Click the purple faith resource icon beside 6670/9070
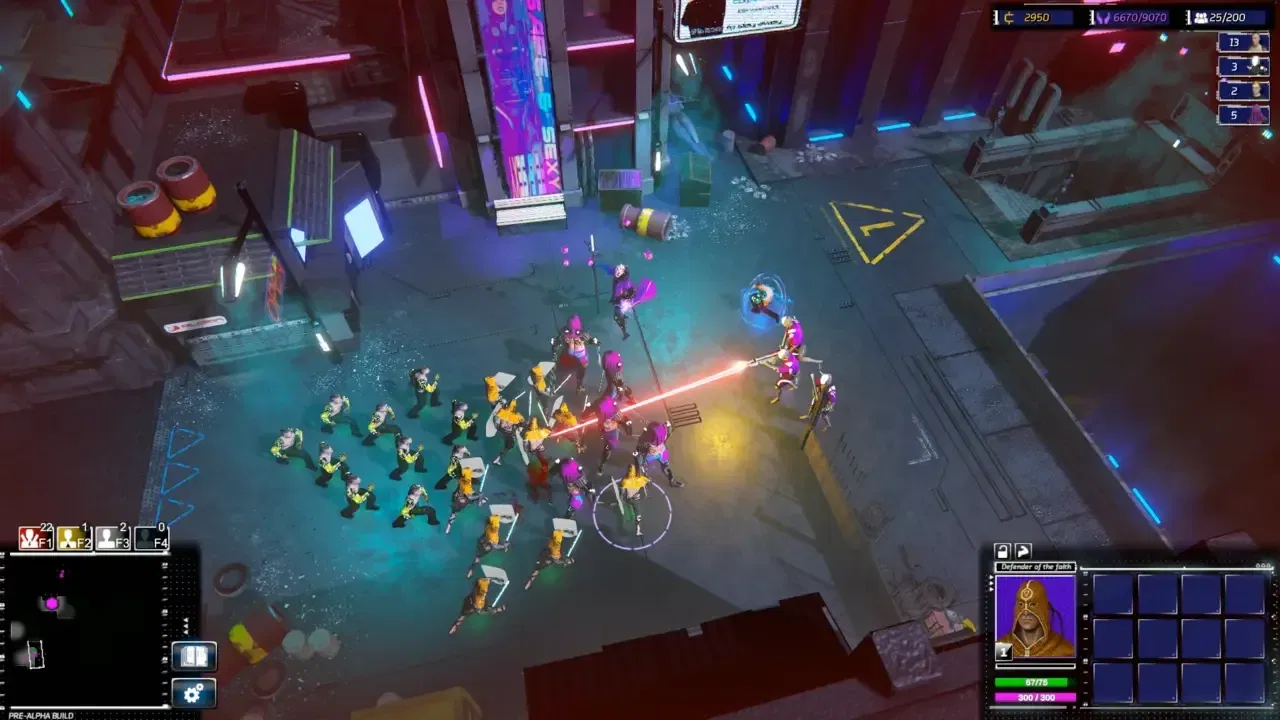 click(x=1105, y=18)
